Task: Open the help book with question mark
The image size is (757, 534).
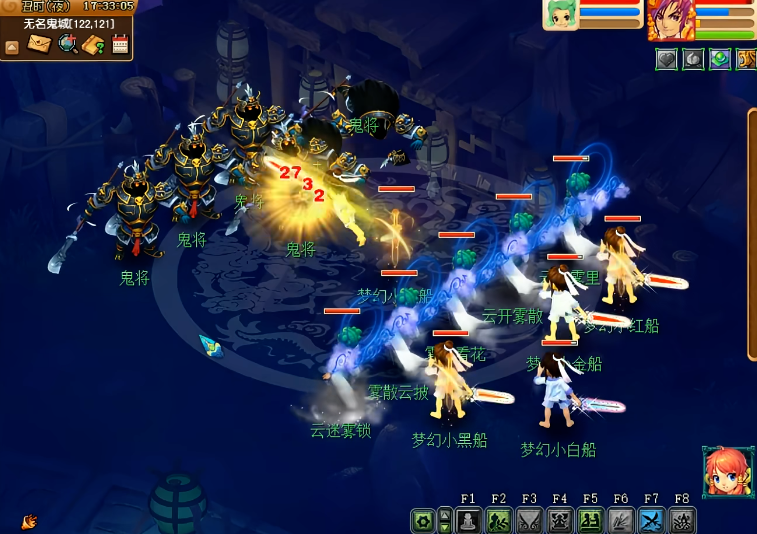Action: tap(94, 44)
